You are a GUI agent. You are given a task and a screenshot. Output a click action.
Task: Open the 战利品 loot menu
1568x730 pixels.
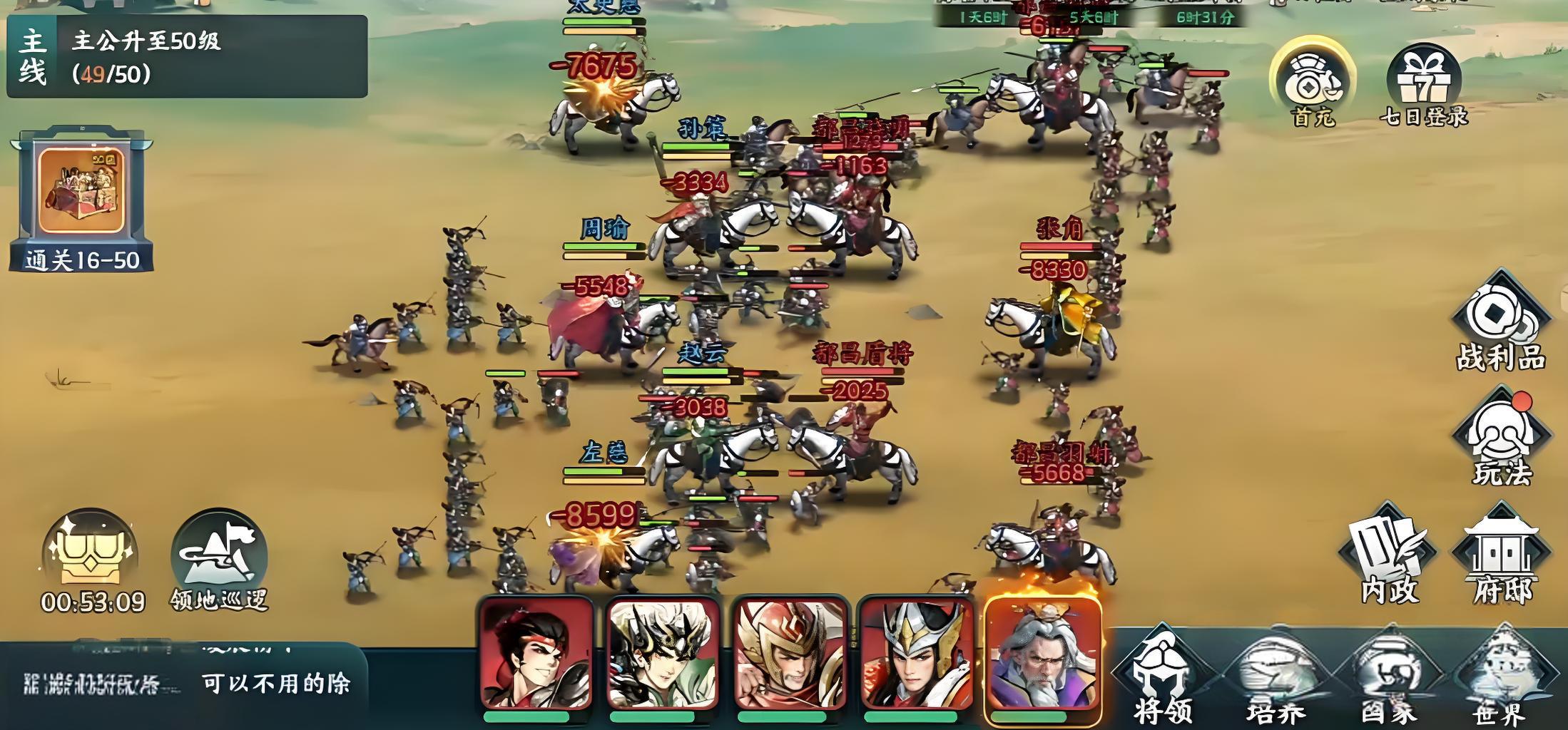(1501, 324)
